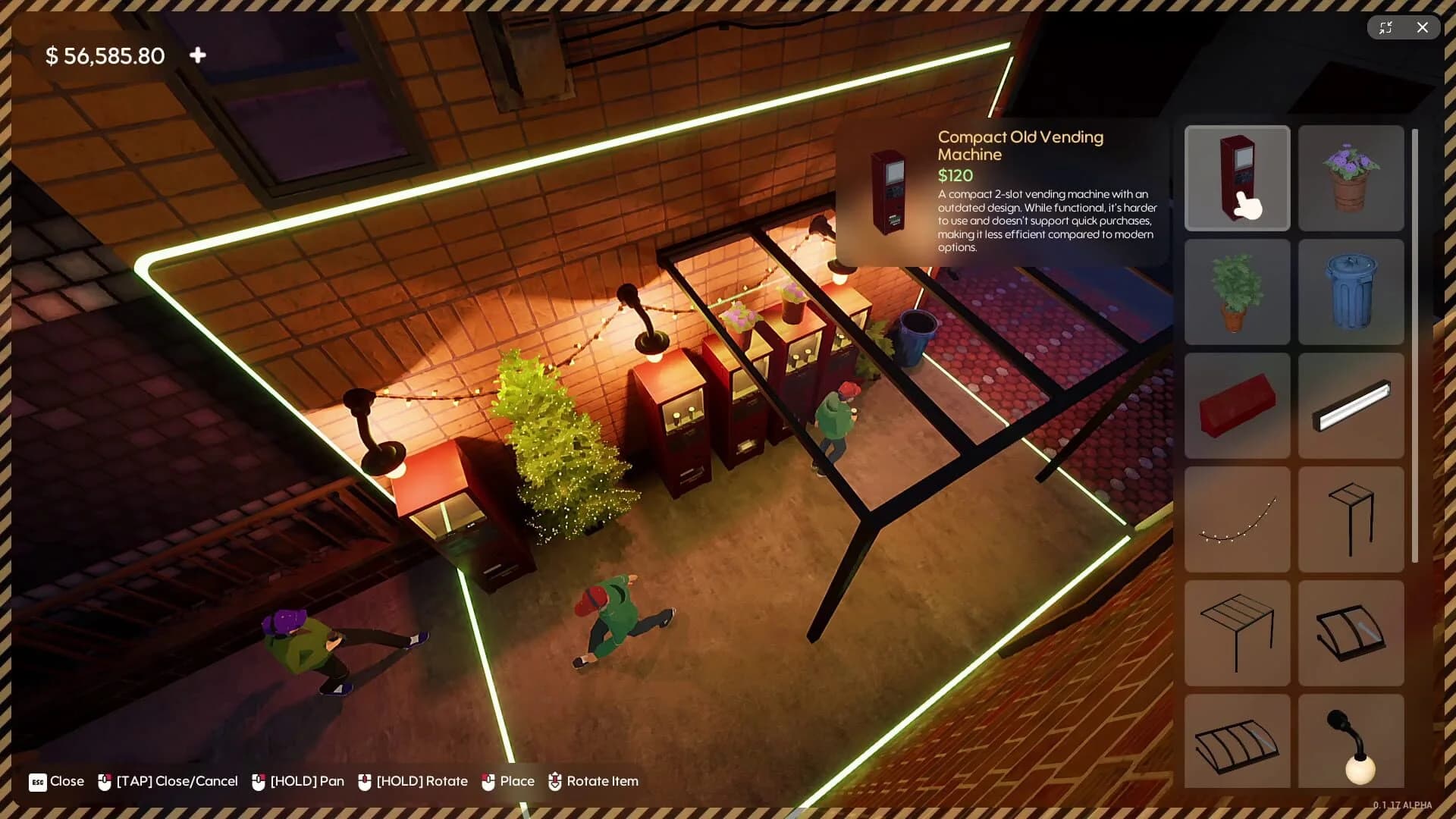Select the blue trash can item
Viewport: 1456px width, 819px height.
point(1350,292)
